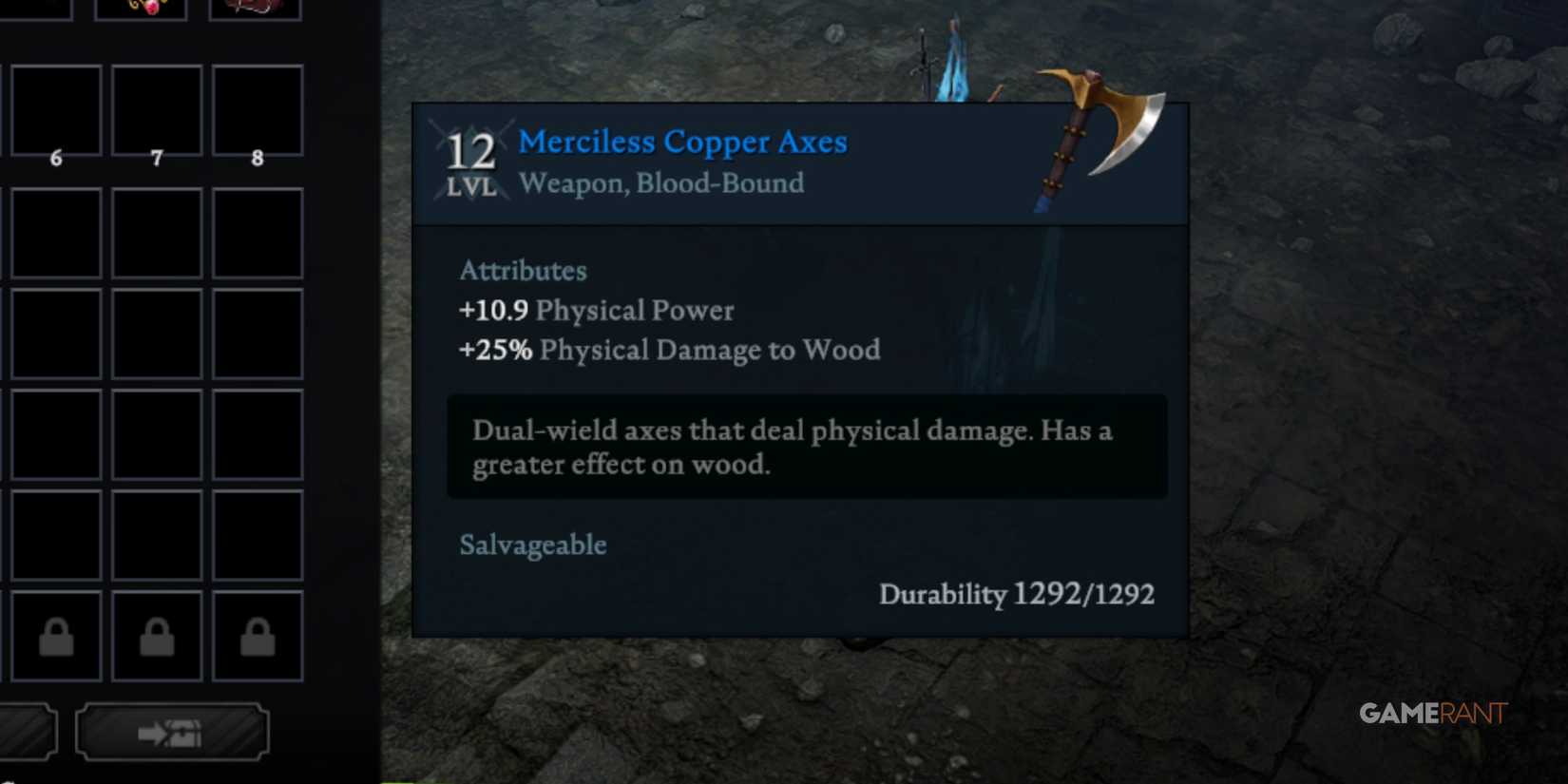Open the Weapon, Blood-Bound category label

point(660,183)
